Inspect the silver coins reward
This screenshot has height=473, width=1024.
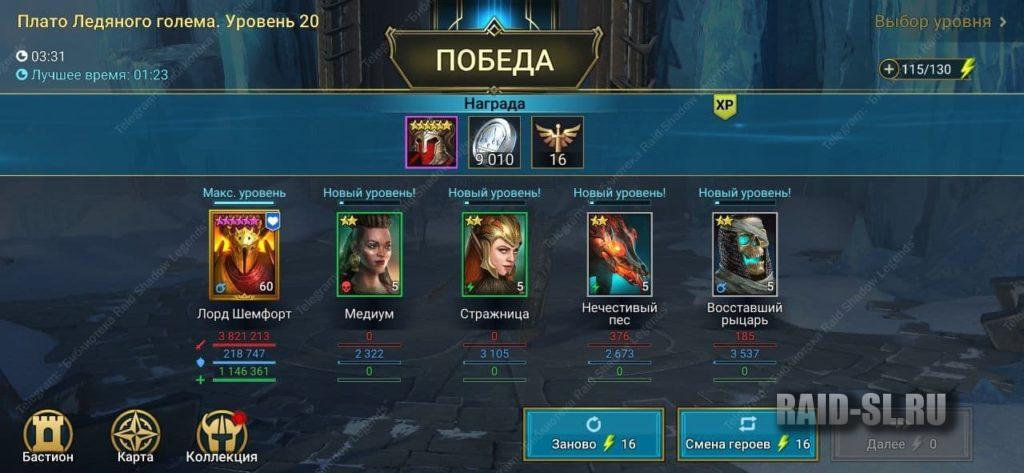[x=494, y=142]
